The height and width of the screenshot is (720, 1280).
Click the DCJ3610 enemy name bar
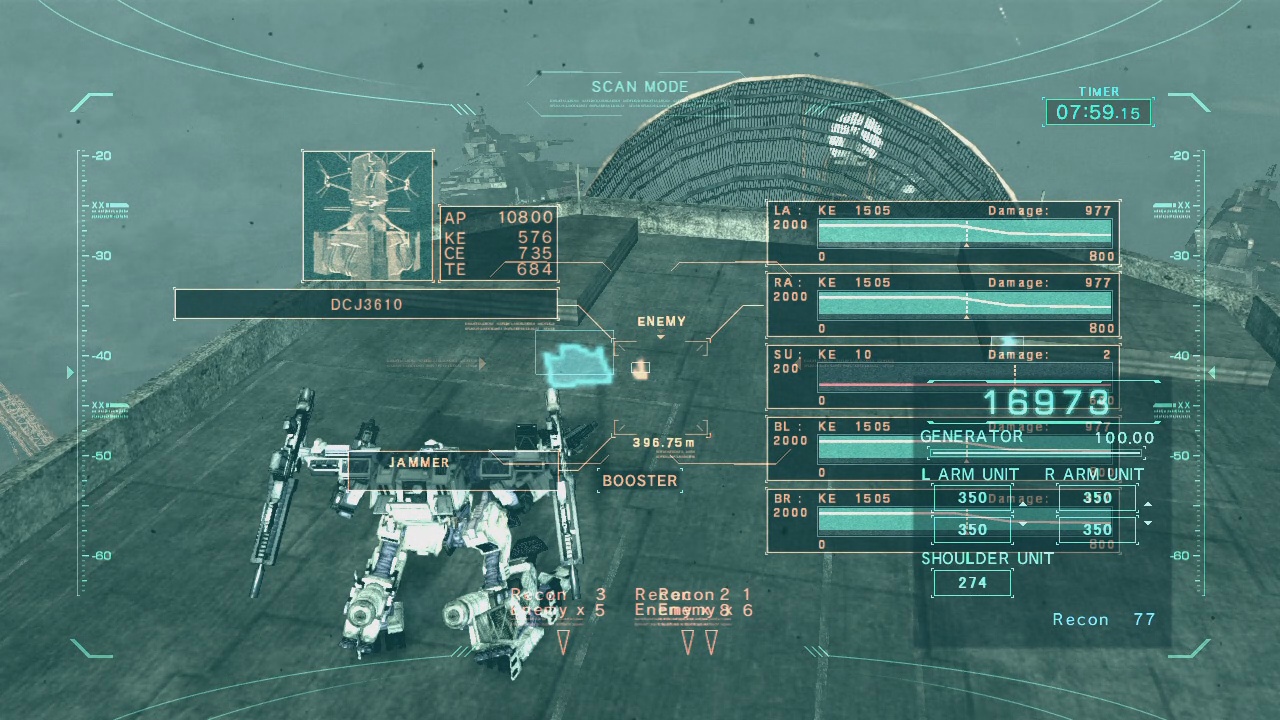(366, 304)
